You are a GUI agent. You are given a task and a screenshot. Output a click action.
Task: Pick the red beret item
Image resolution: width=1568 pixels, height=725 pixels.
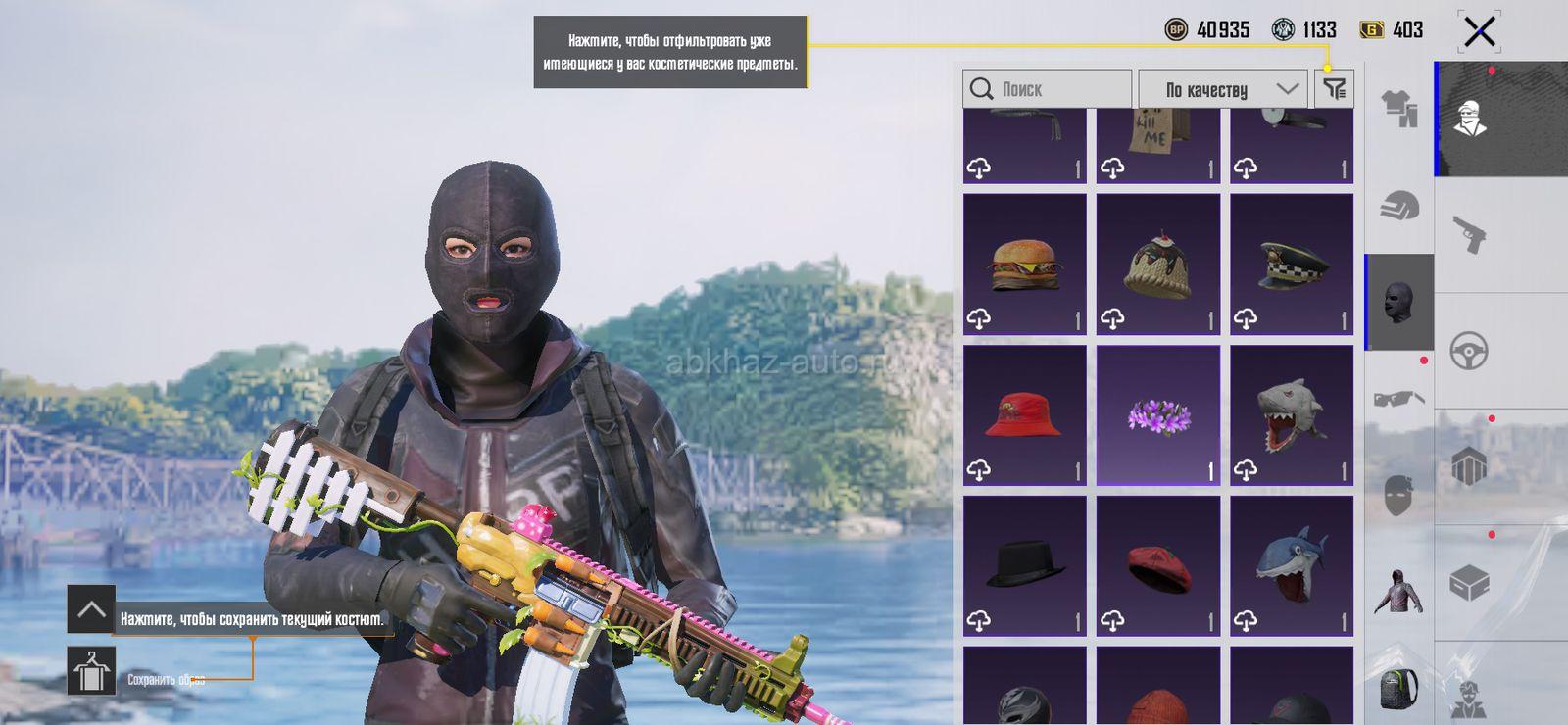pos(1157,566)
